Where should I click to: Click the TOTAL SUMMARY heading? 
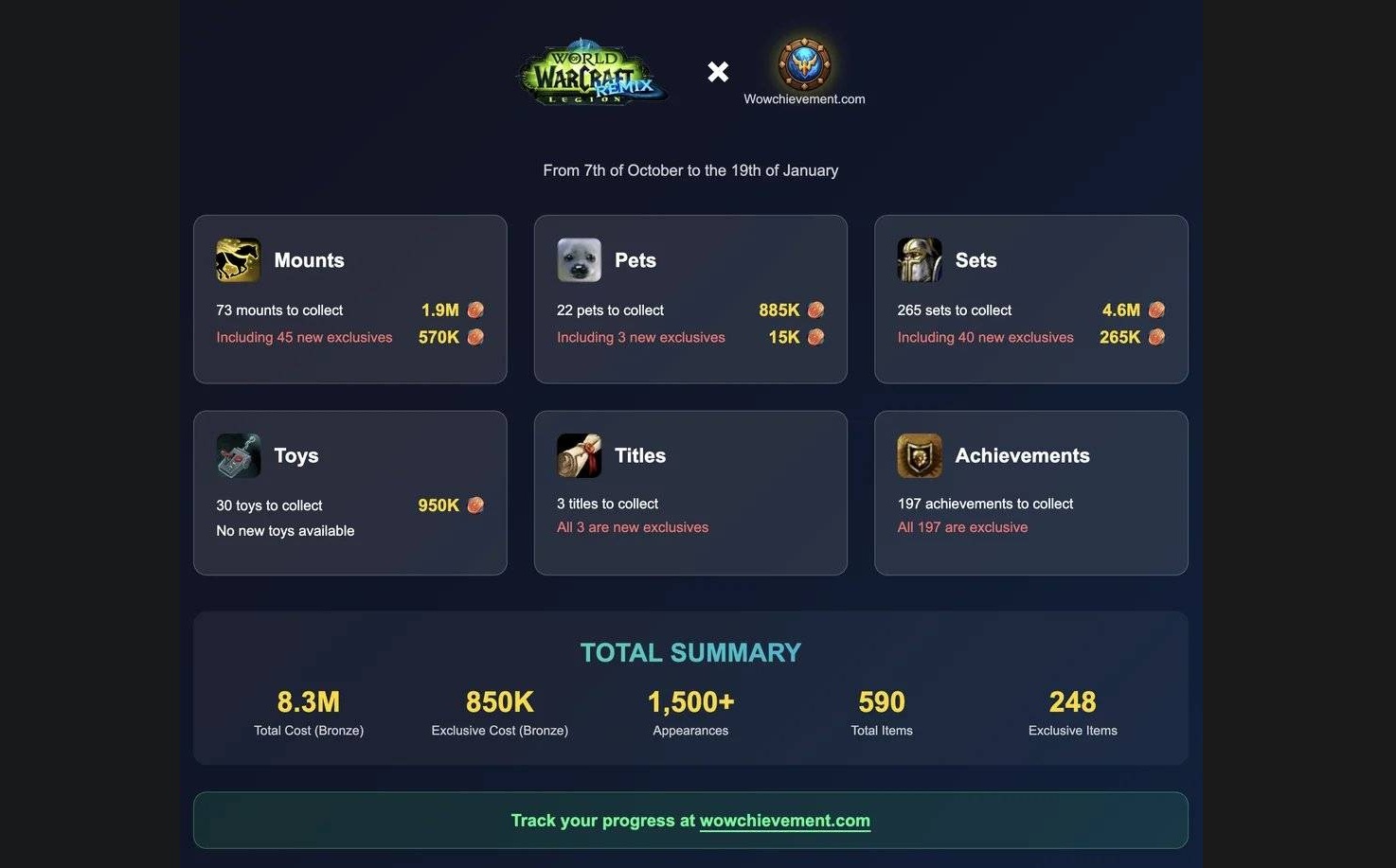coord(689,652)
